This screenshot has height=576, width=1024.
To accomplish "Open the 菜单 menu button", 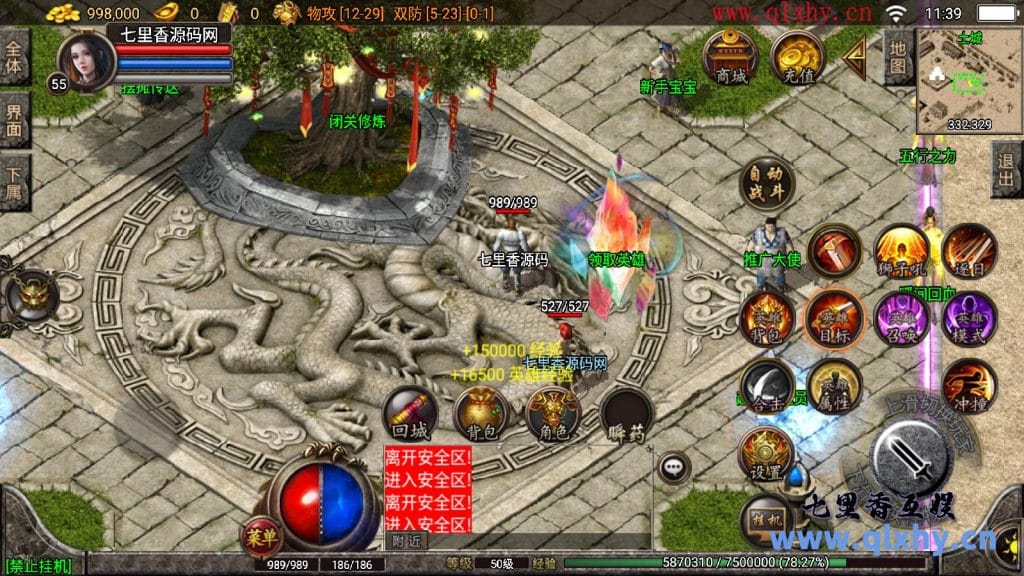I will pyautogui.click(x=255, y=535).
